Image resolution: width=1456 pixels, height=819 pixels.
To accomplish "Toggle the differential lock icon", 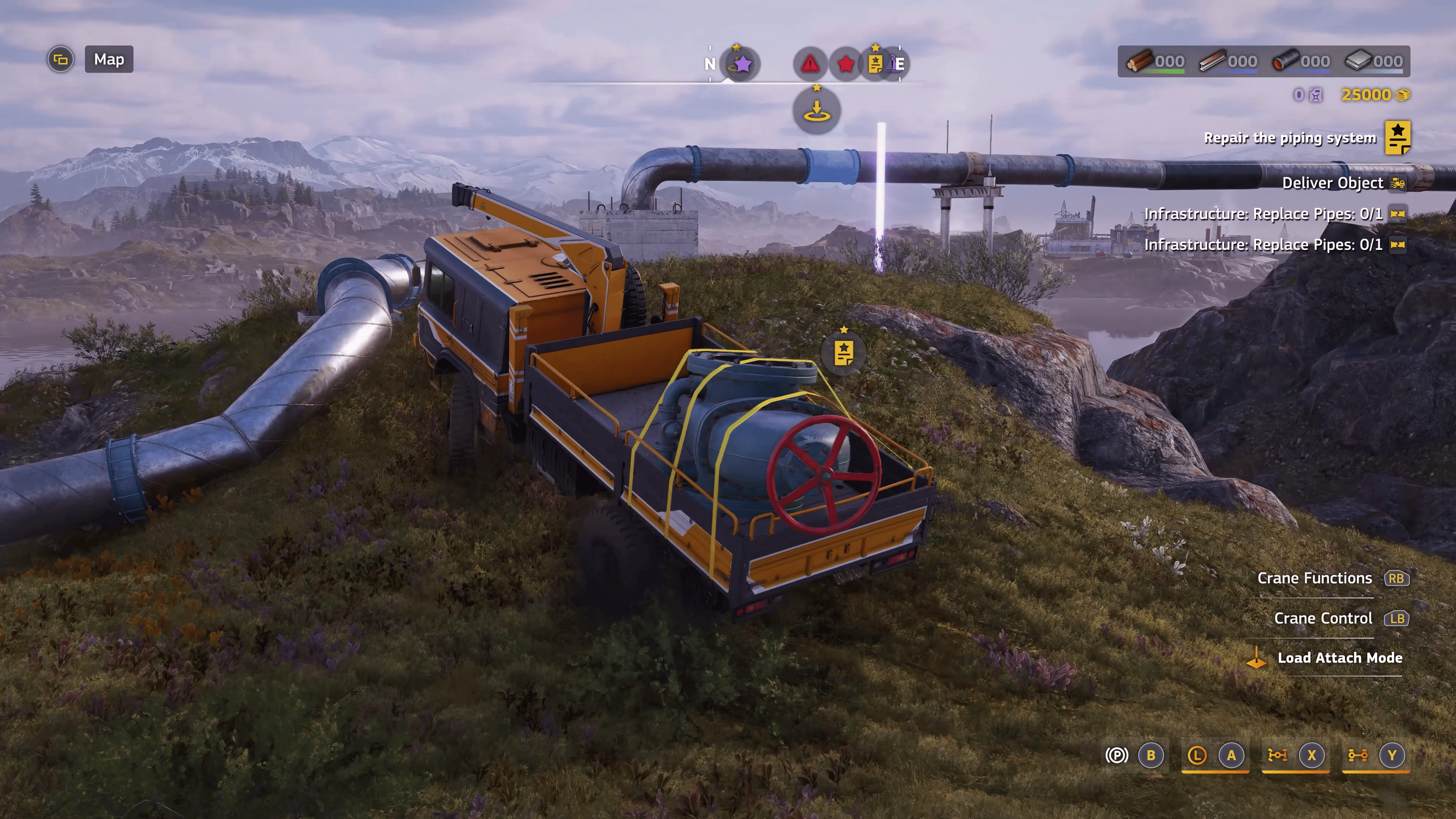I will (x=1277, y=755).
